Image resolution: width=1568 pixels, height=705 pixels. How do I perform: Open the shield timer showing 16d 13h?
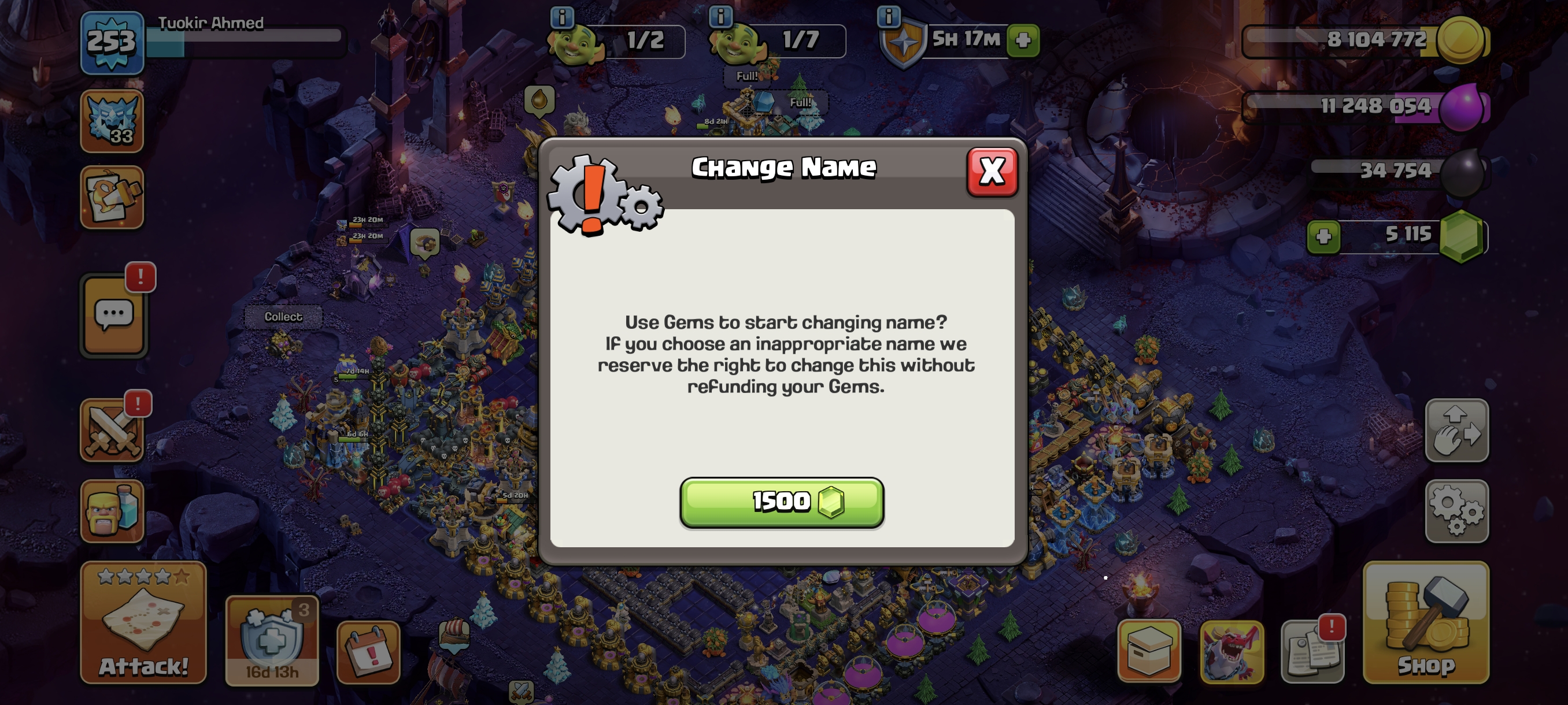[272, 641]
